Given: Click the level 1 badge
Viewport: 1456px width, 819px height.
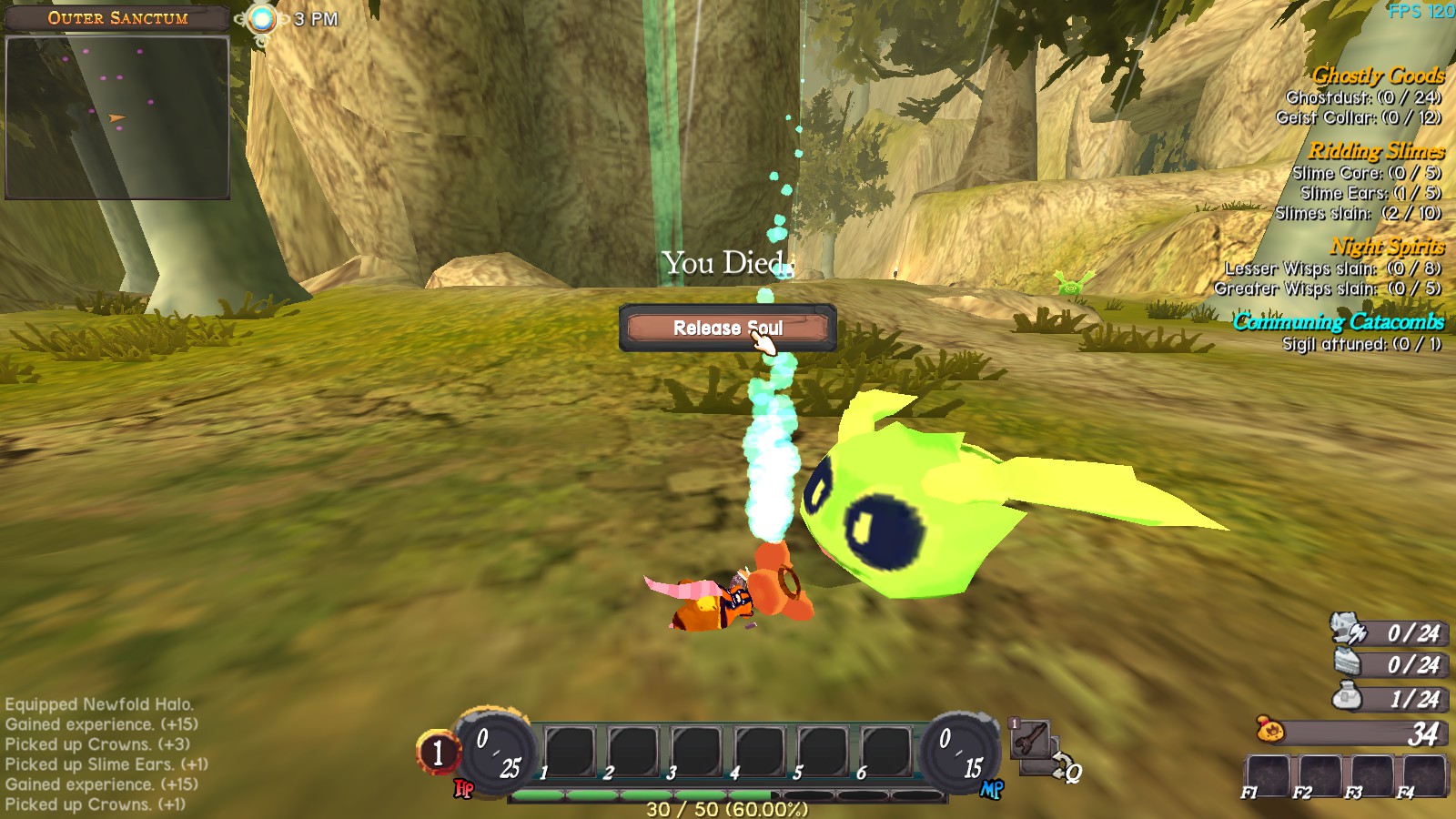Looking at the screenshot, I should point(438,753).
